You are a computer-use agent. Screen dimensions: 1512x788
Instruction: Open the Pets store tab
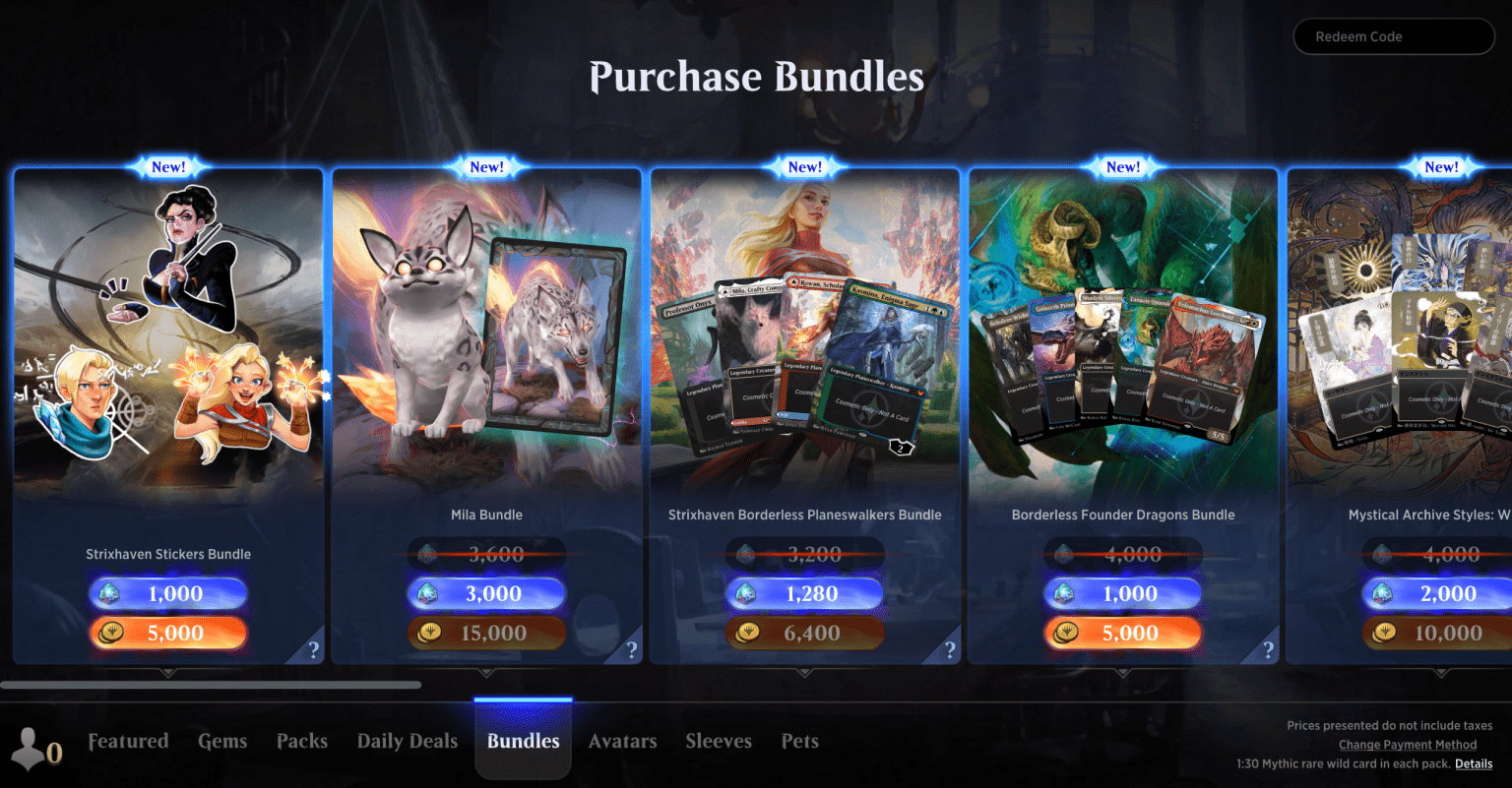tap(799, 741)
